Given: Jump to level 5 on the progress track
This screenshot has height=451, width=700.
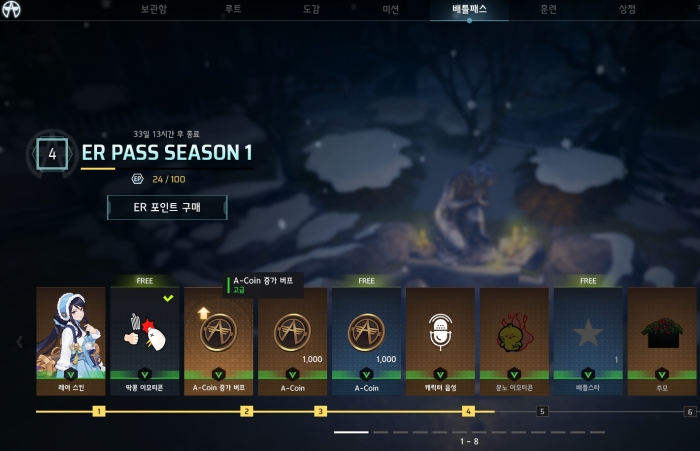Looking at the screenshot, I should (542, 411).
